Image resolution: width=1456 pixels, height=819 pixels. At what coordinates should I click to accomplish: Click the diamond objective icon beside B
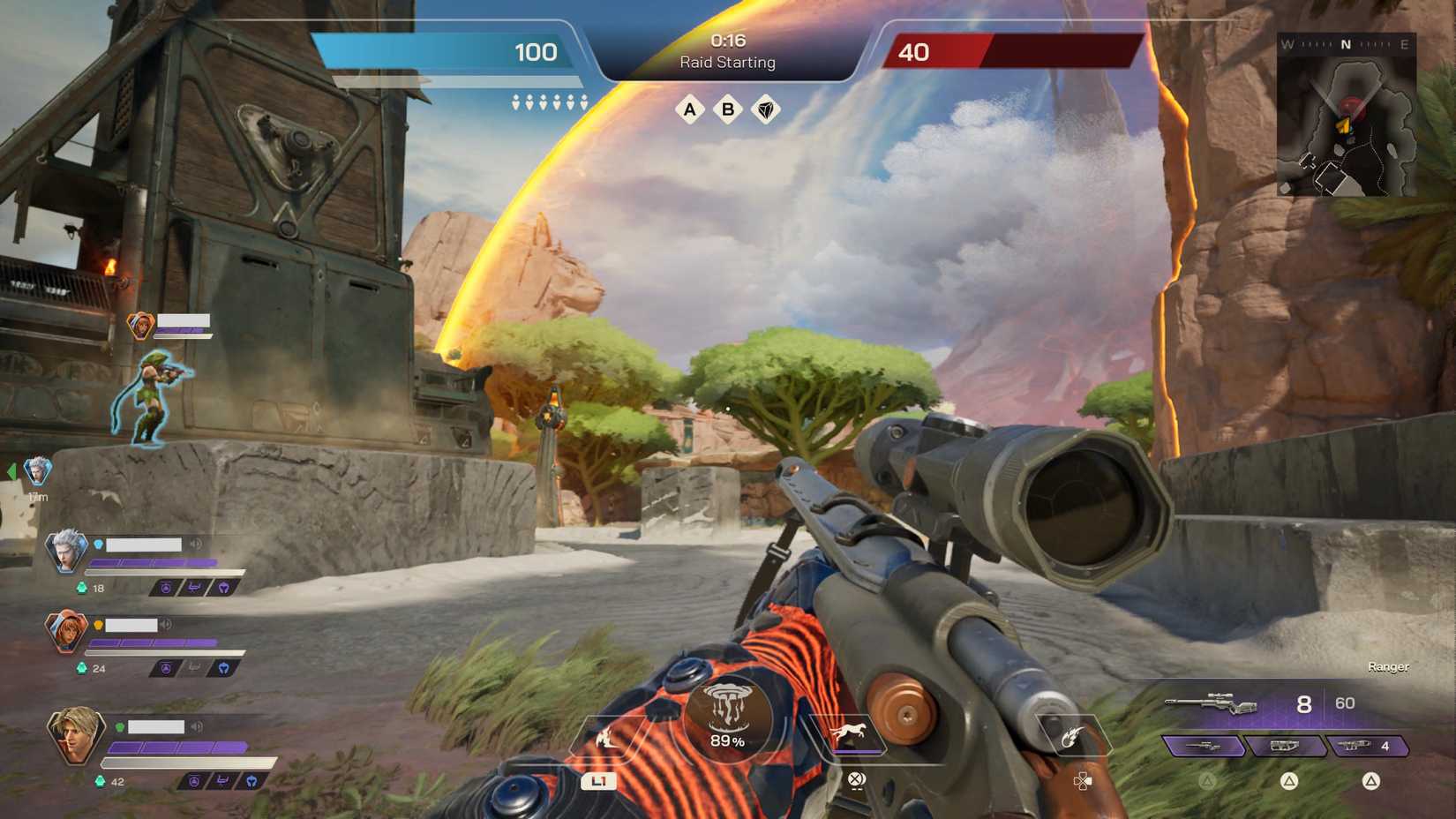coord(767,110)
